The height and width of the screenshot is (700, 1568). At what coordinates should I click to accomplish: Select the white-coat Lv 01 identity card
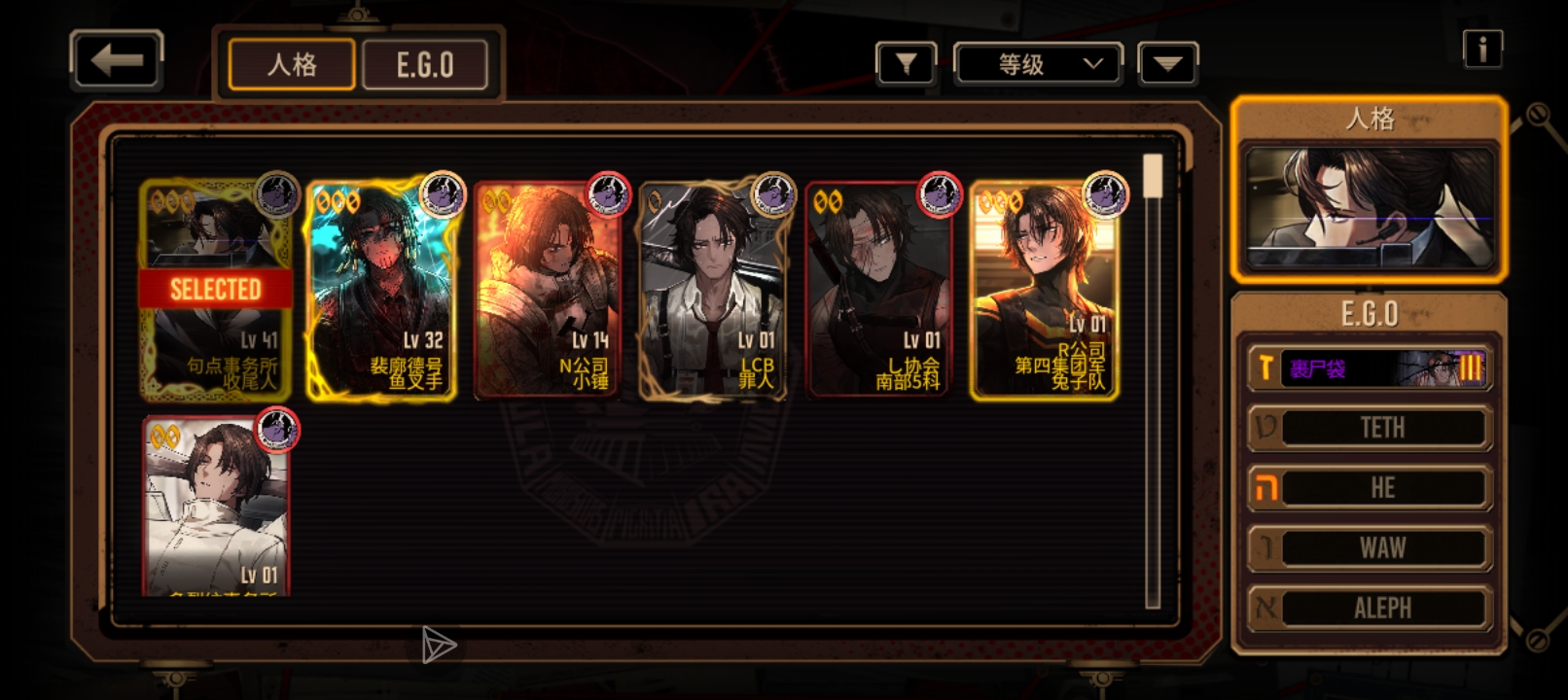click(216, 506)
